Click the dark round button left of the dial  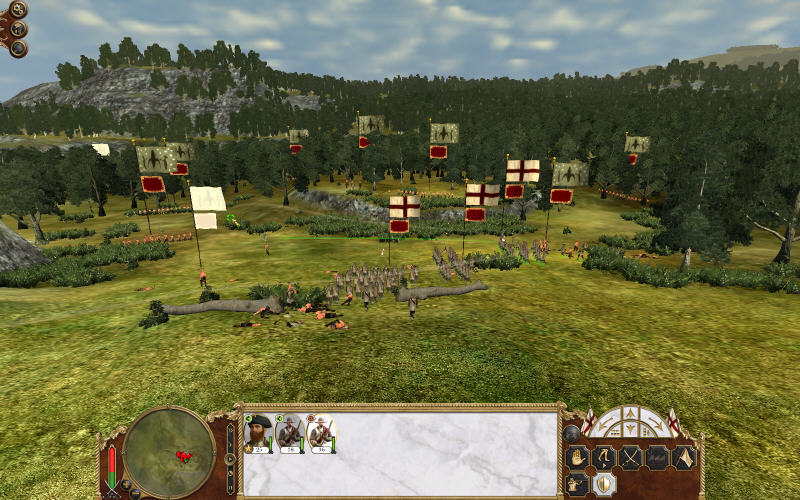(571, 433)
